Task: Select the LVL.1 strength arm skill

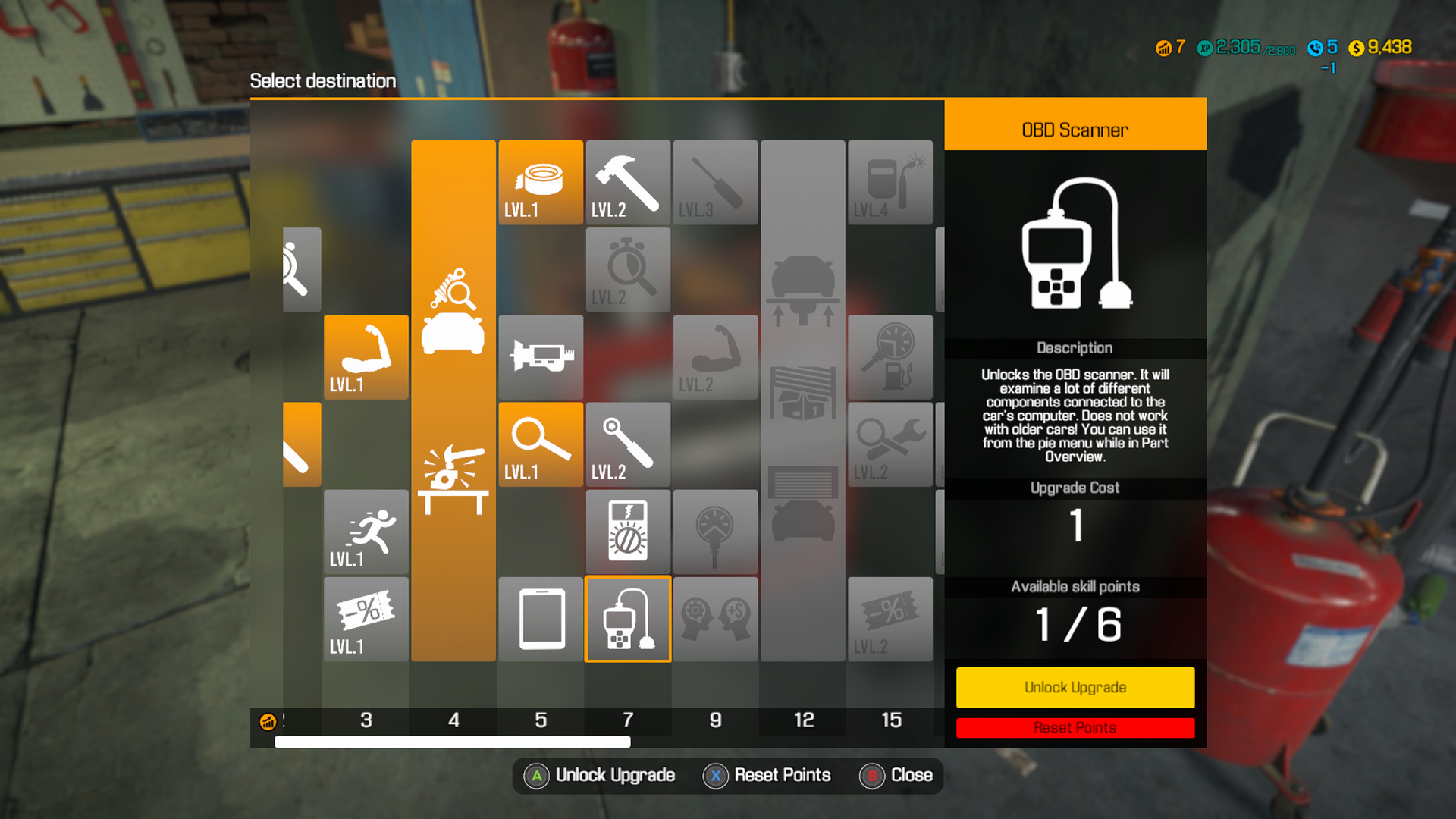Action: (x=366, y=356)
